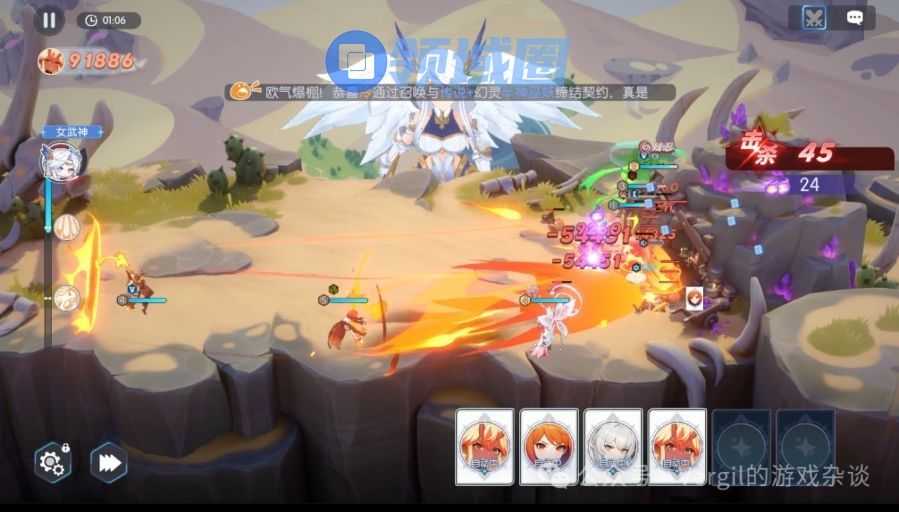Click the scrolling announcement banner
899x512 pixels.
tap(451, 92)
